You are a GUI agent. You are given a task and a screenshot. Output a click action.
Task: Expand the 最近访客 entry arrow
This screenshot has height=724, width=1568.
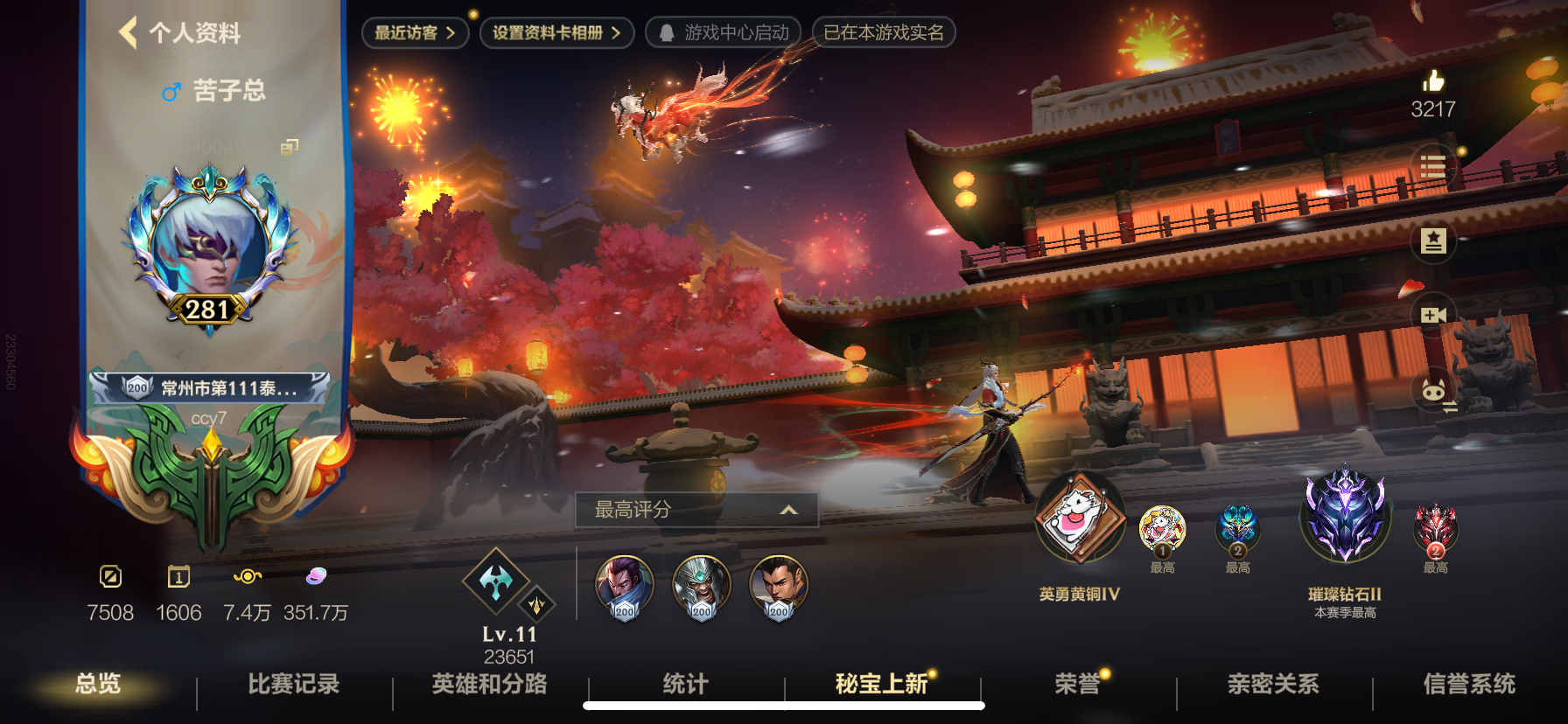coord(451,33)
